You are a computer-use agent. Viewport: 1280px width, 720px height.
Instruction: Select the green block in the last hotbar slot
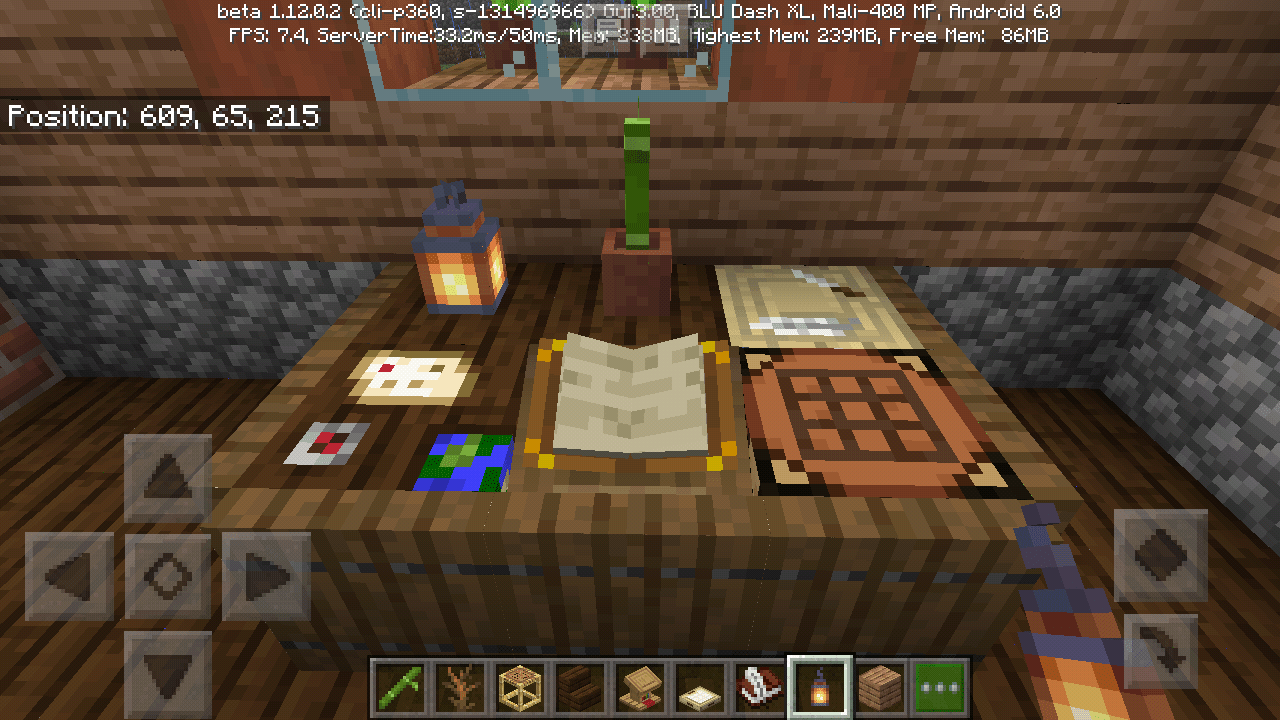(x=940, y=686)
